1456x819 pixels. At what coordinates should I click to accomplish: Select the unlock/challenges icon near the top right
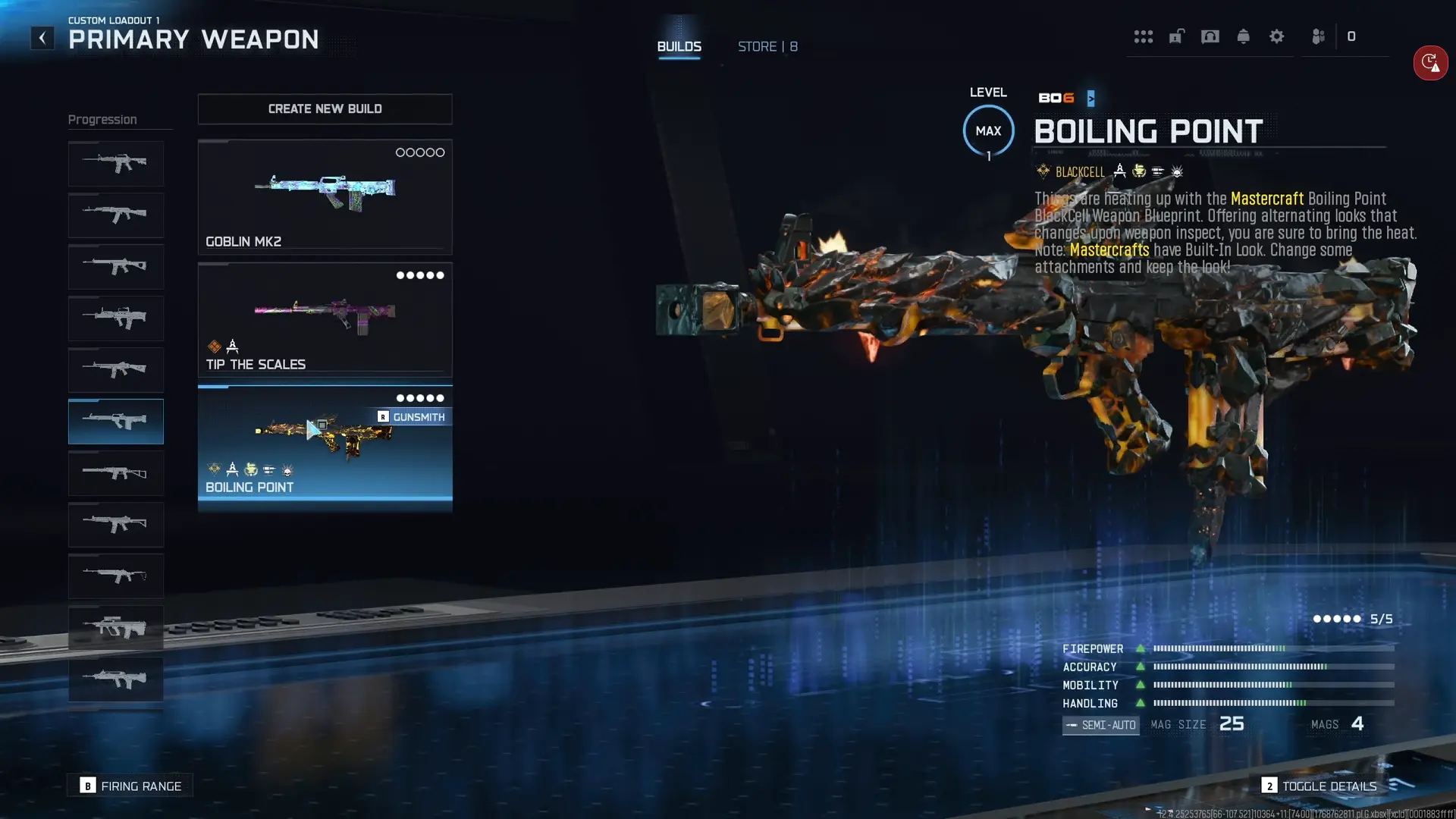click(x=1176, y=36)
